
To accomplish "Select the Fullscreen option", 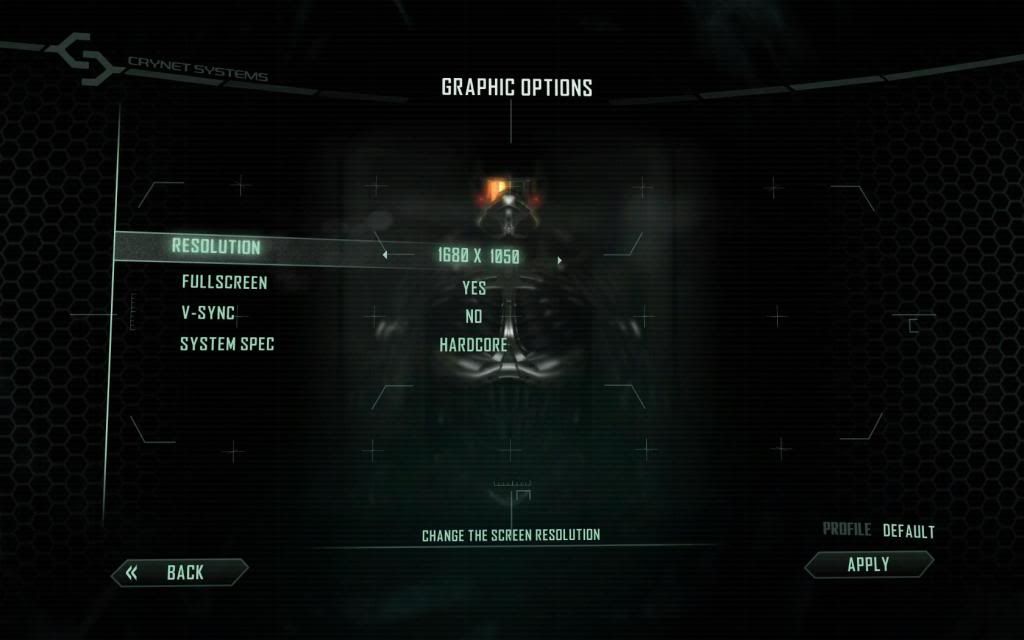I will tap(224, 283).
